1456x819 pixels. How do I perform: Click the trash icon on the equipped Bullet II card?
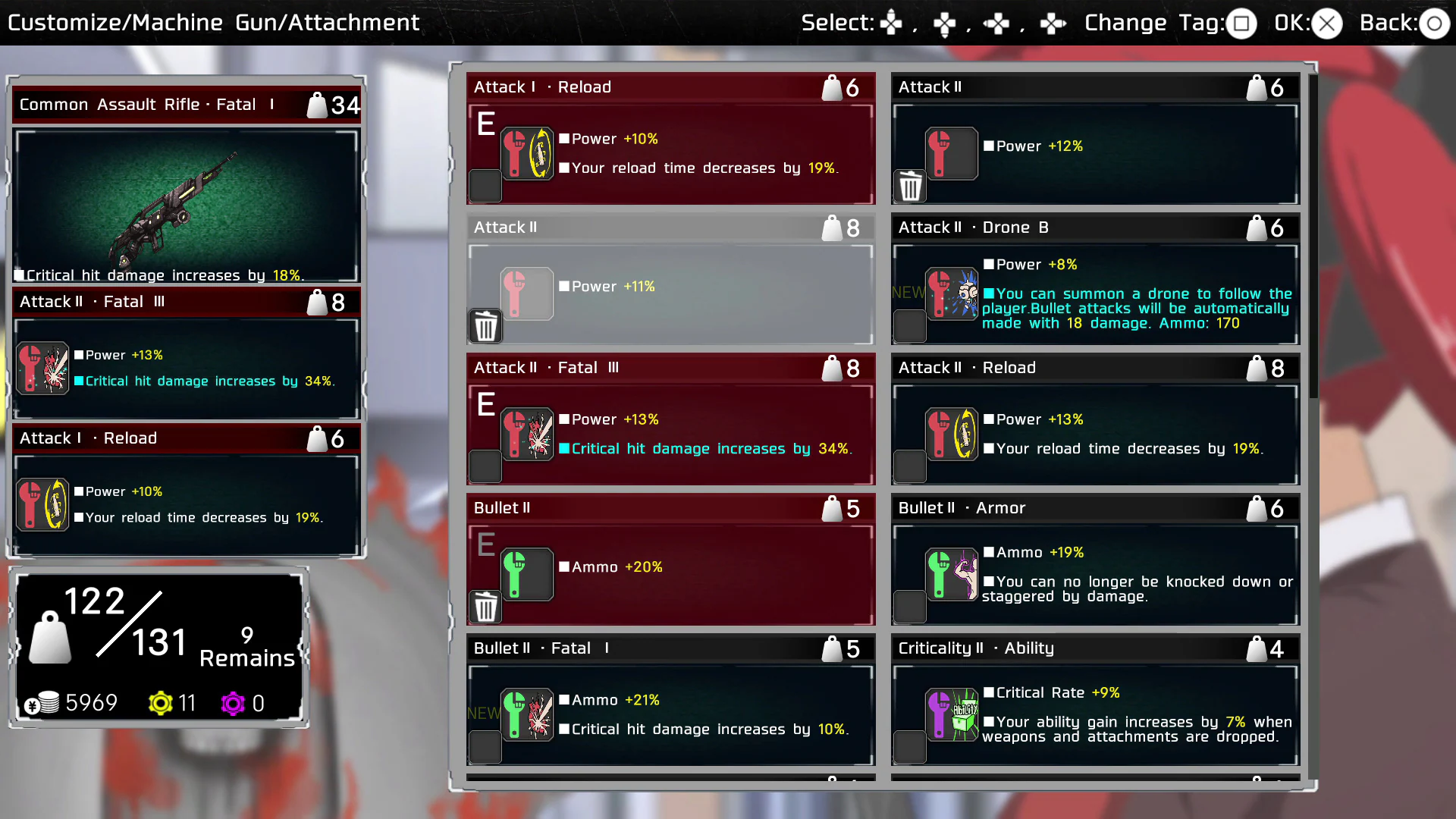coord(485,607)
